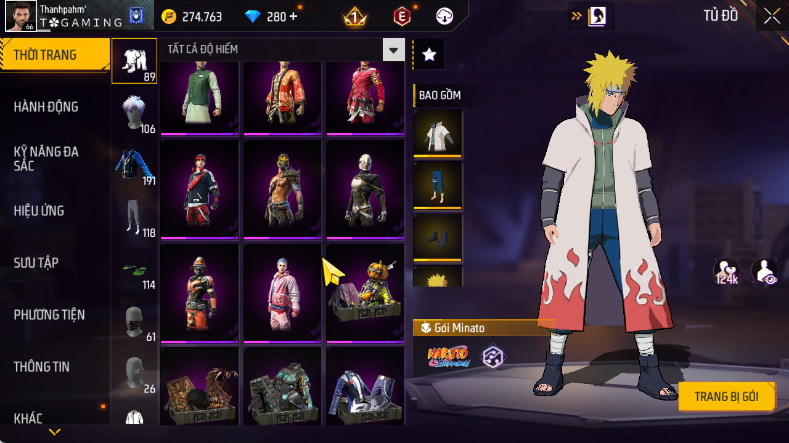Pick the pumpkin head loot crate bundle
This screenshot has width=789, height=443.
click(364, 290)
